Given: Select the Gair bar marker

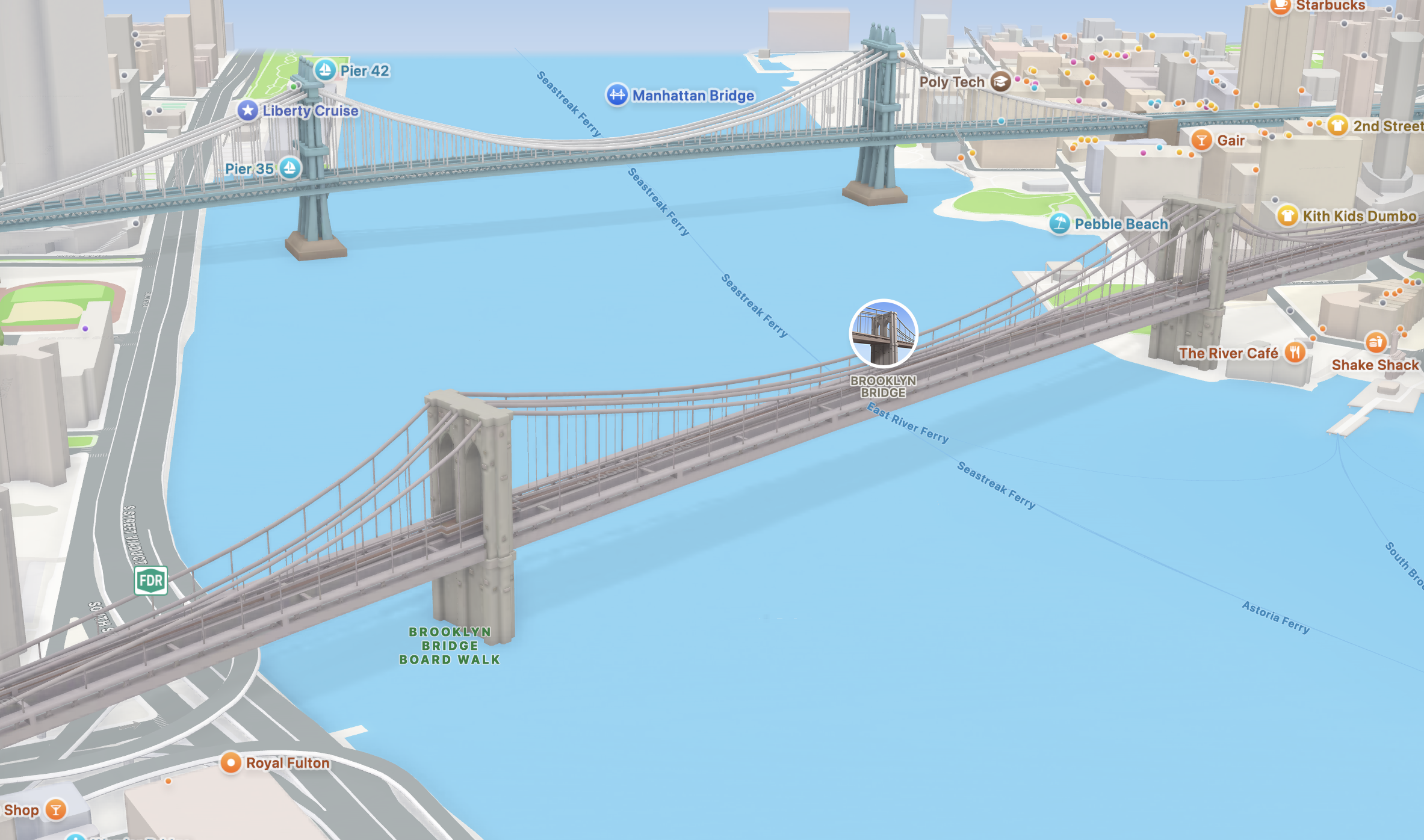Looking at the screenshot, I should point(1201,140).
